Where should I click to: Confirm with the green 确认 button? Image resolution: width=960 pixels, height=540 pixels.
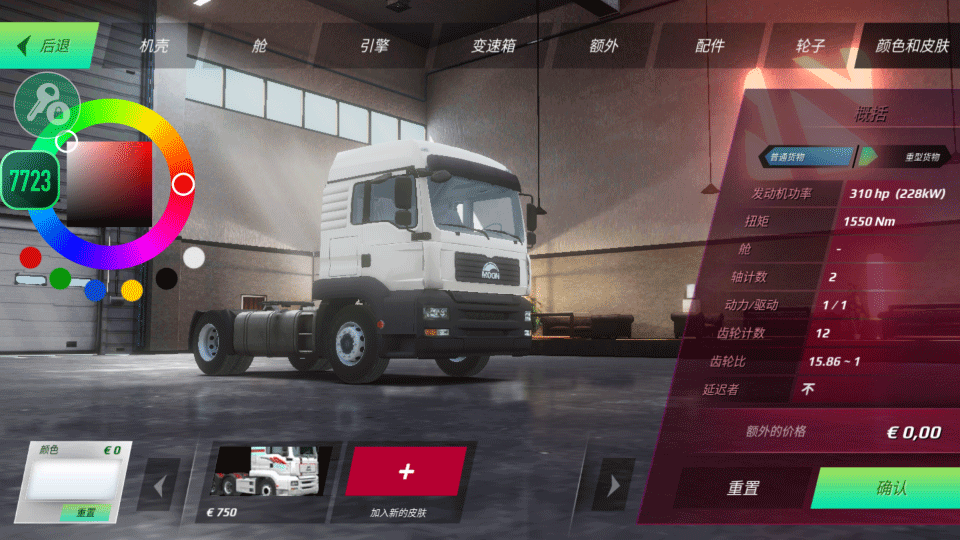tap(890, 488)
